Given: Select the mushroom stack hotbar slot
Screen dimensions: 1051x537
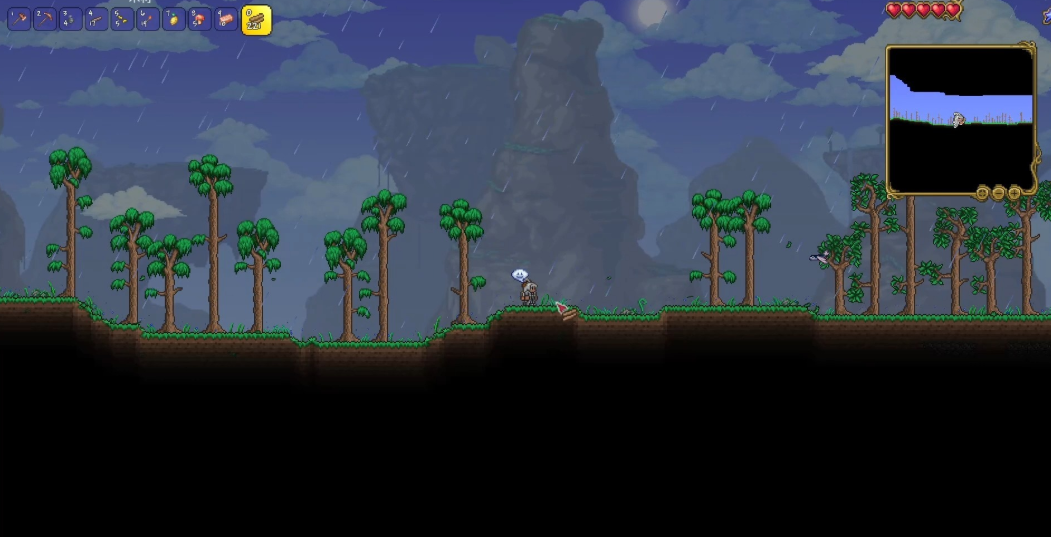Looking at the screenshot, I should coord(200,19).
